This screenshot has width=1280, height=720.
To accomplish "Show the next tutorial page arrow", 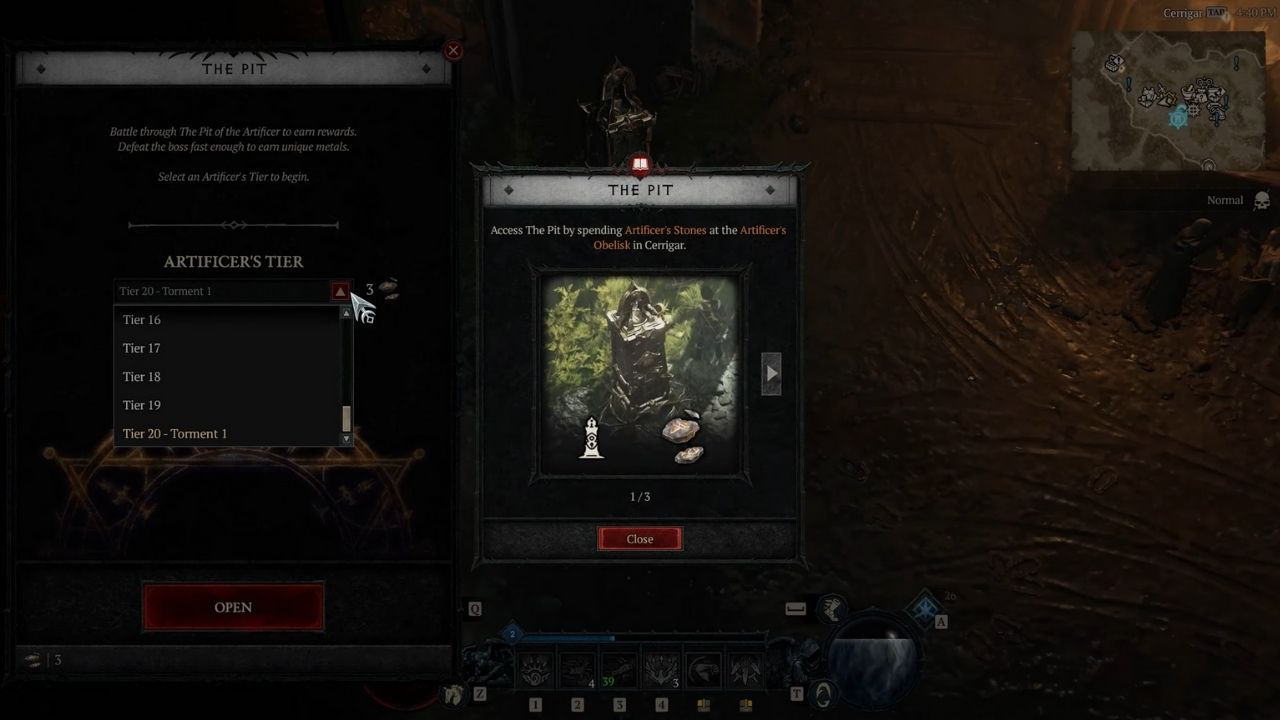I will click(771, 374).
